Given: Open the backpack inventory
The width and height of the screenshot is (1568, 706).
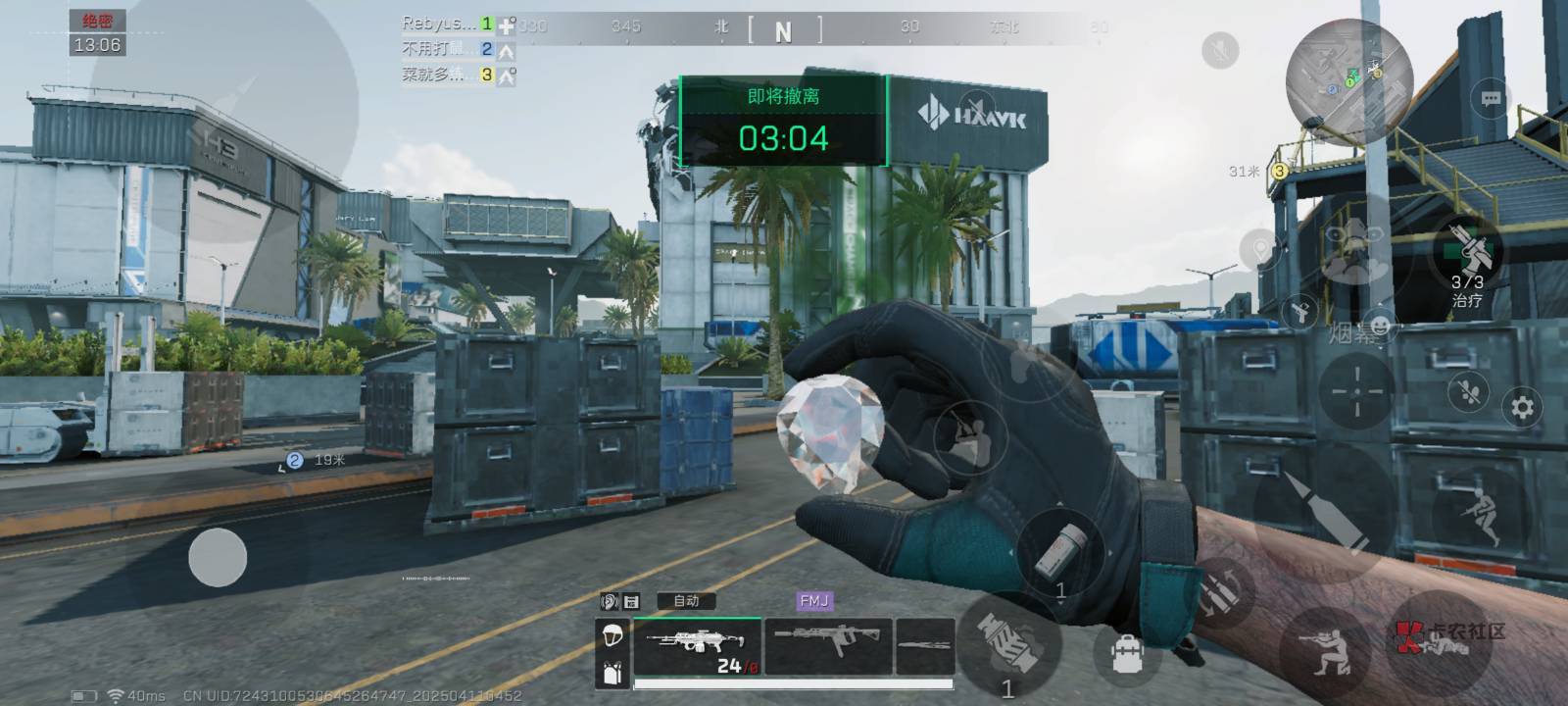Looking at the screenshot, I should (x=1127, y=651).
